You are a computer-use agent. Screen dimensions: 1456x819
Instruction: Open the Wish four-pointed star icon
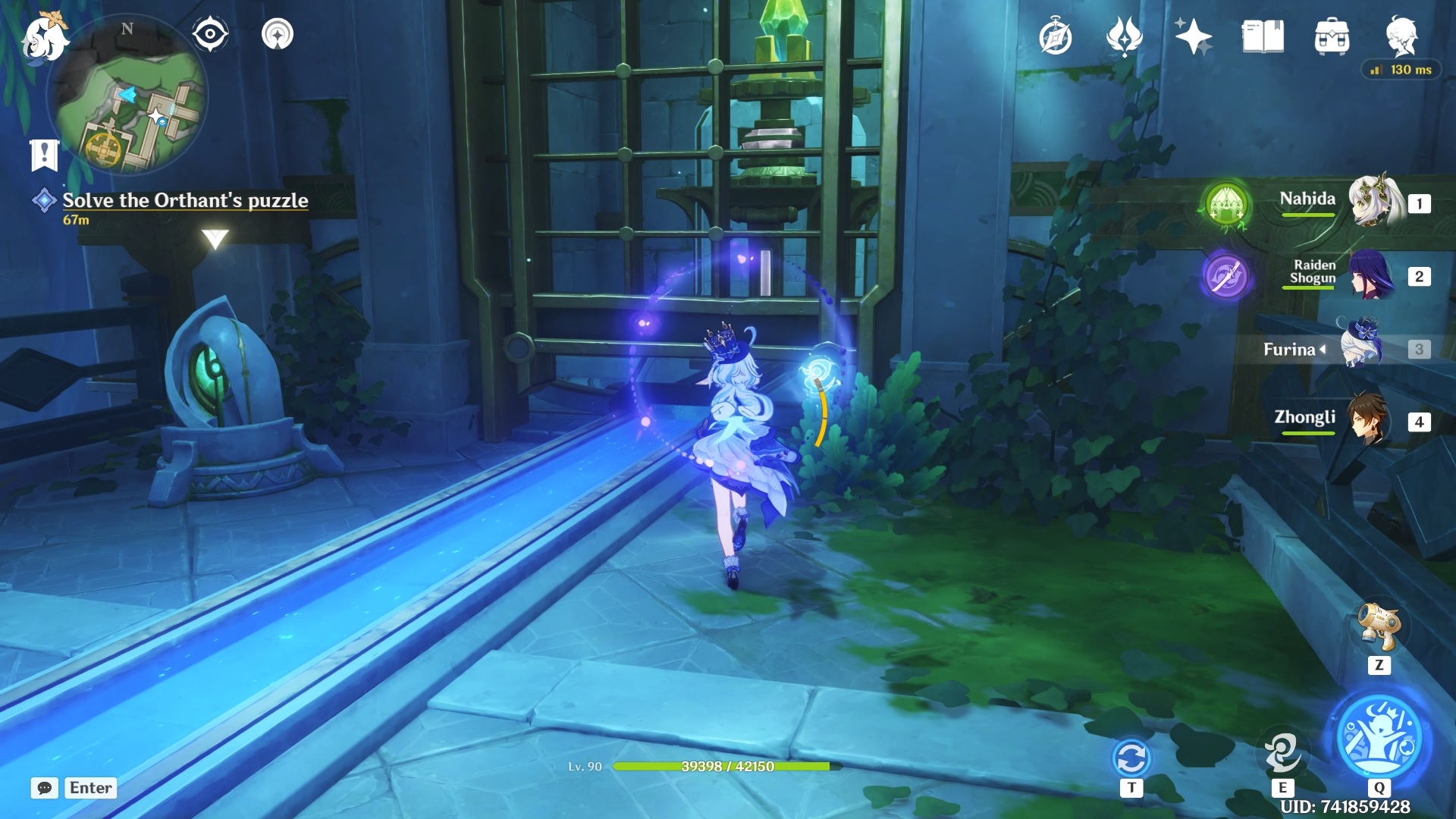point(1193,36)
